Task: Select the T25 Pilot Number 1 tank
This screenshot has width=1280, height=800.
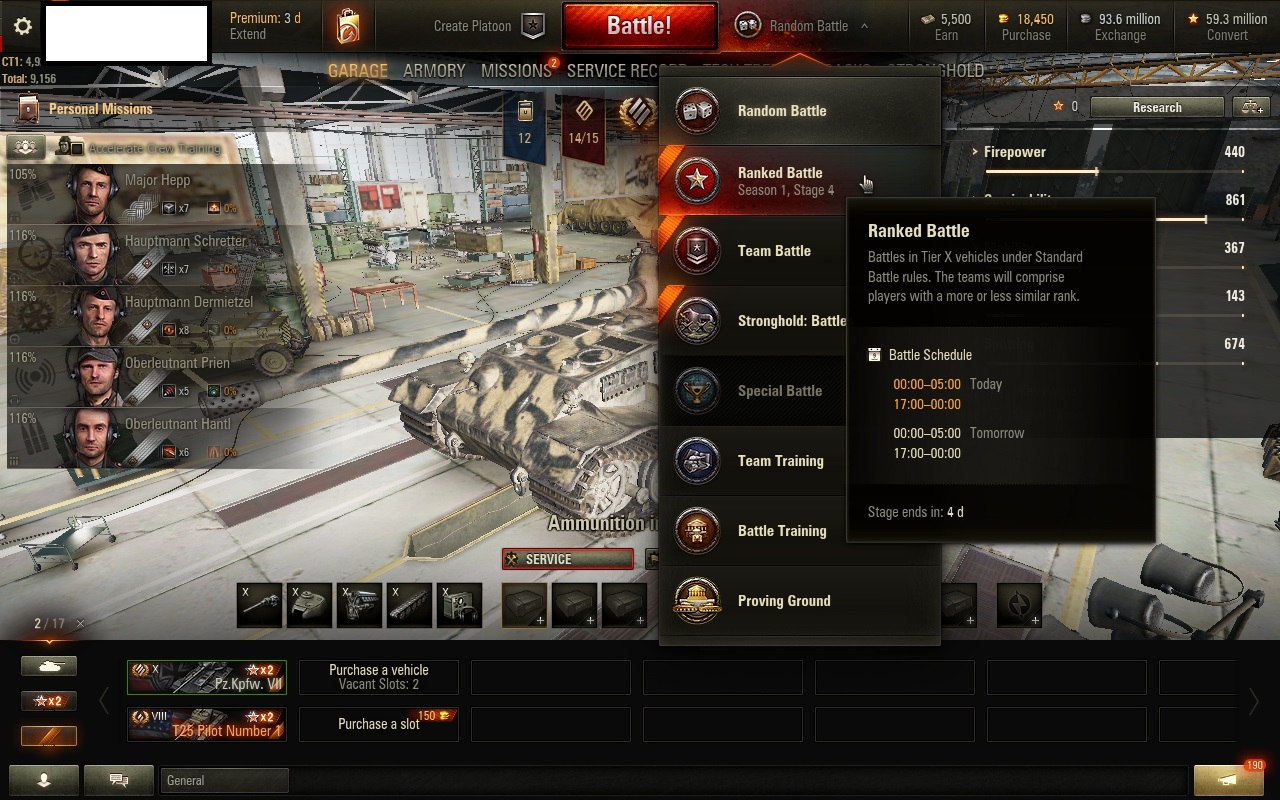Action: tap(207, 724)
